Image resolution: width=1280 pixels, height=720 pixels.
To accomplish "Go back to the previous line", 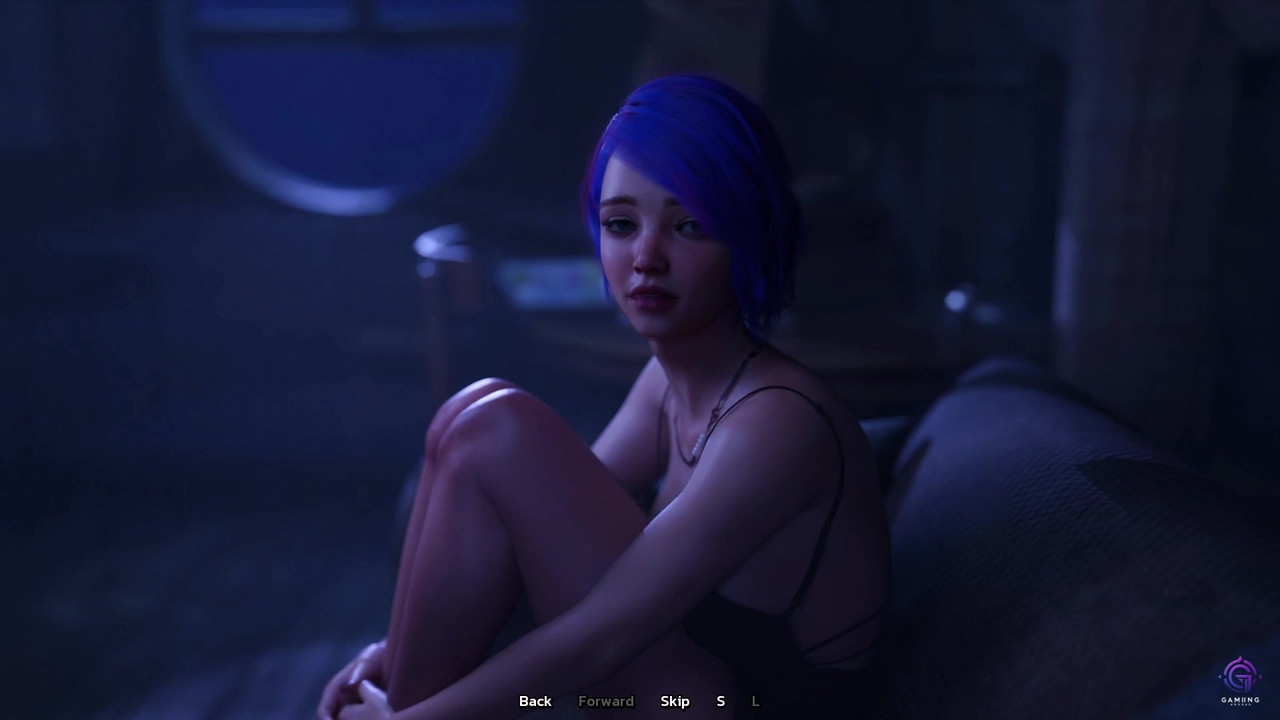I will click(535, 701).
